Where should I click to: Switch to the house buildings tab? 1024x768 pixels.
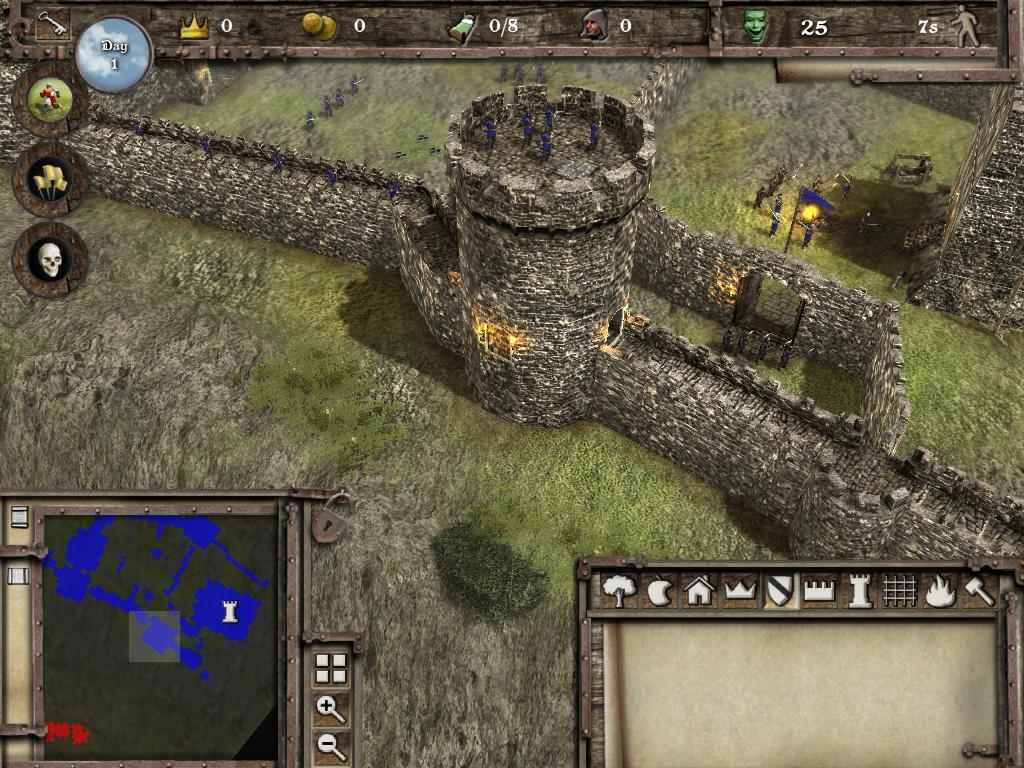[x=699, y=591]
